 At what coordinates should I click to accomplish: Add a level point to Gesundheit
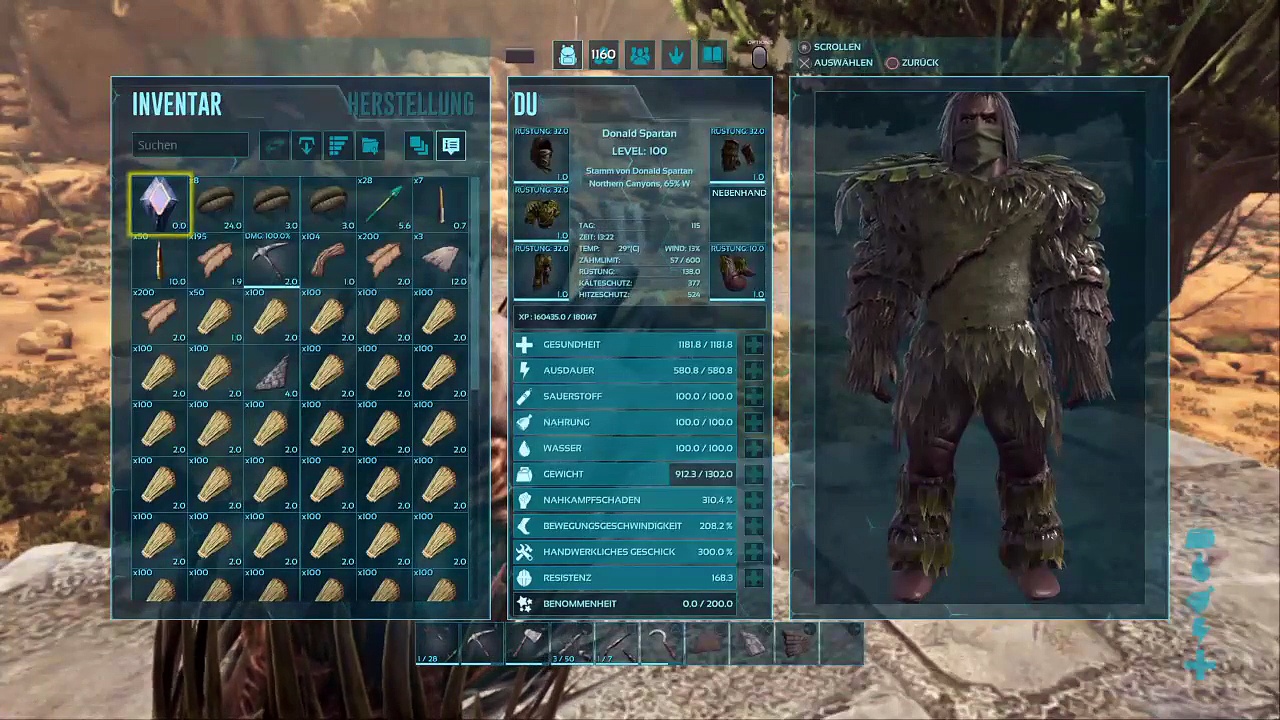(753, 345)
